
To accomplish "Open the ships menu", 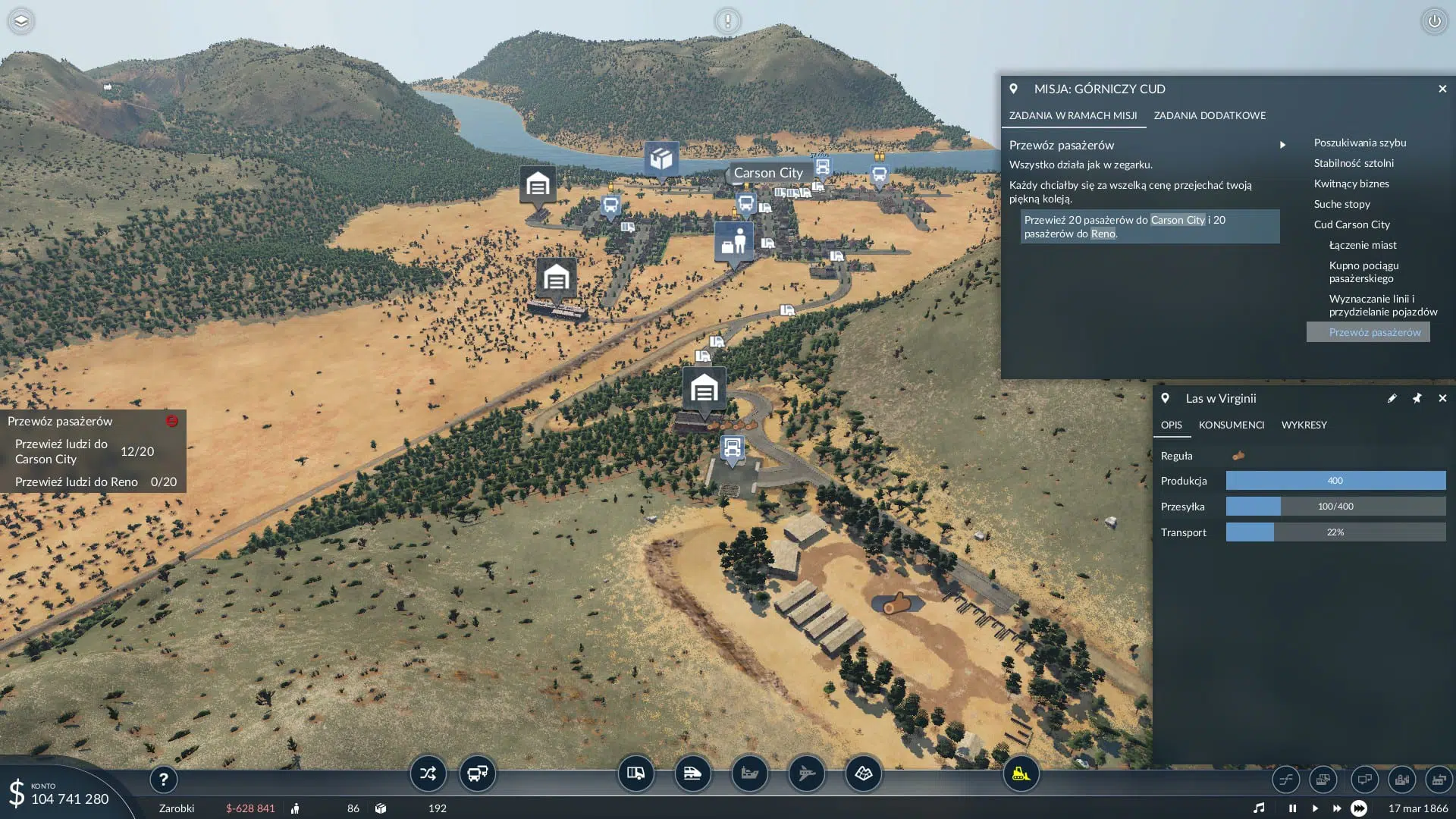I will [749, 773].
